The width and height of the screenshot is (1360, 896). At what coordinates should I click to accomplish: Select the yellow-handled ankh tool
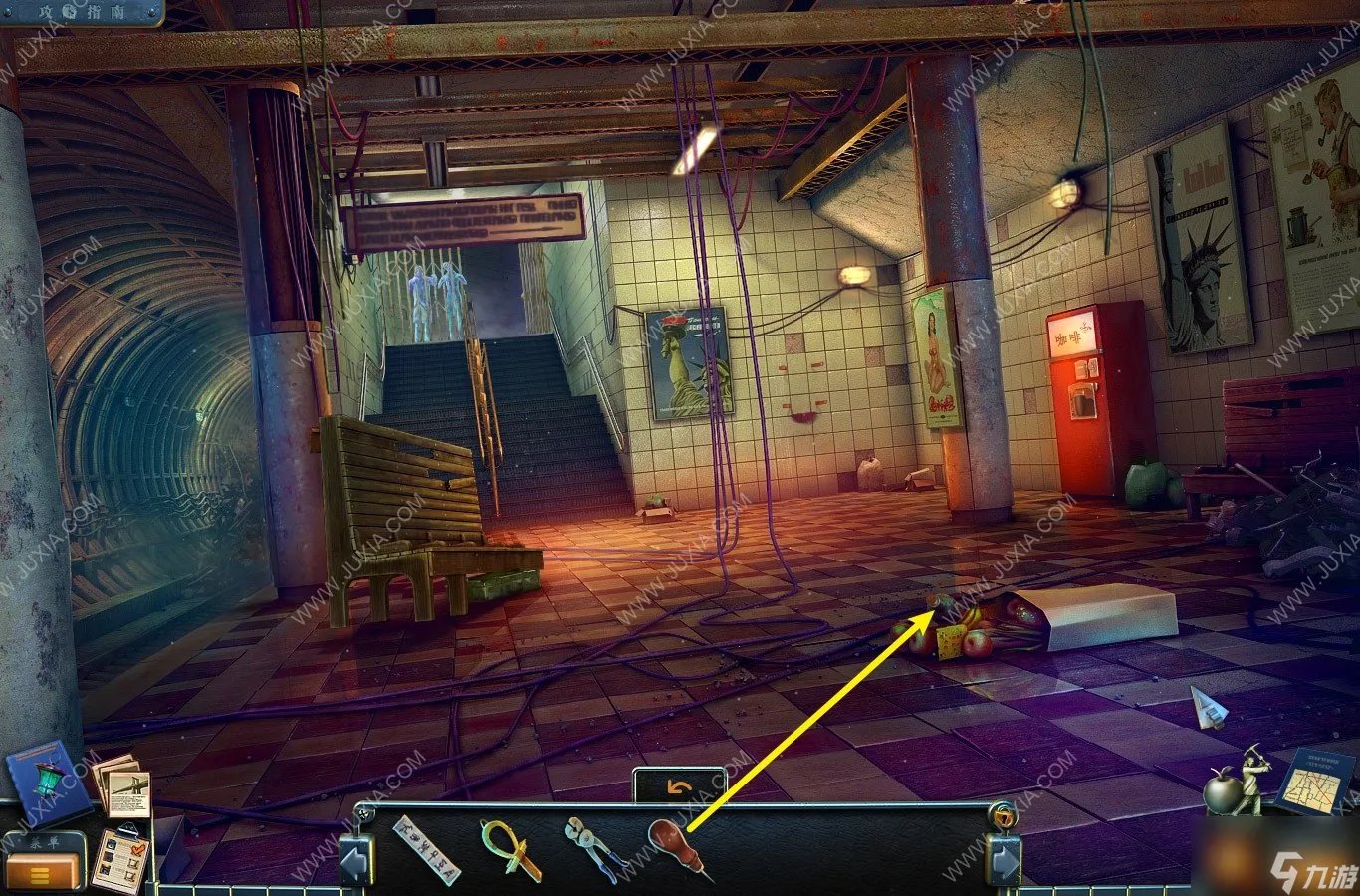(x=508, y=849)
